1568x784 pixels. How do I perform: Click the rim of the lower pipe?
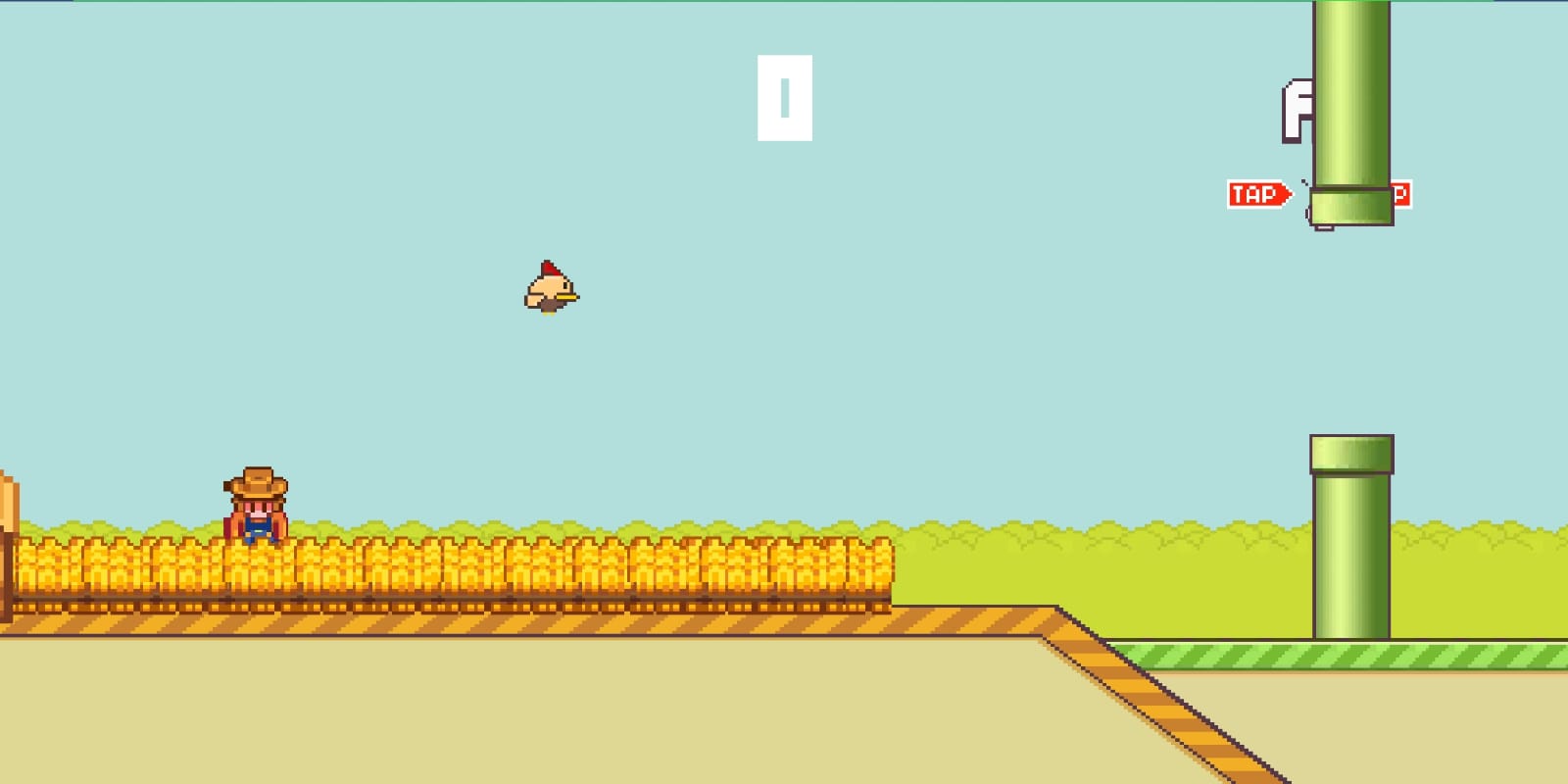(1353, 453)
